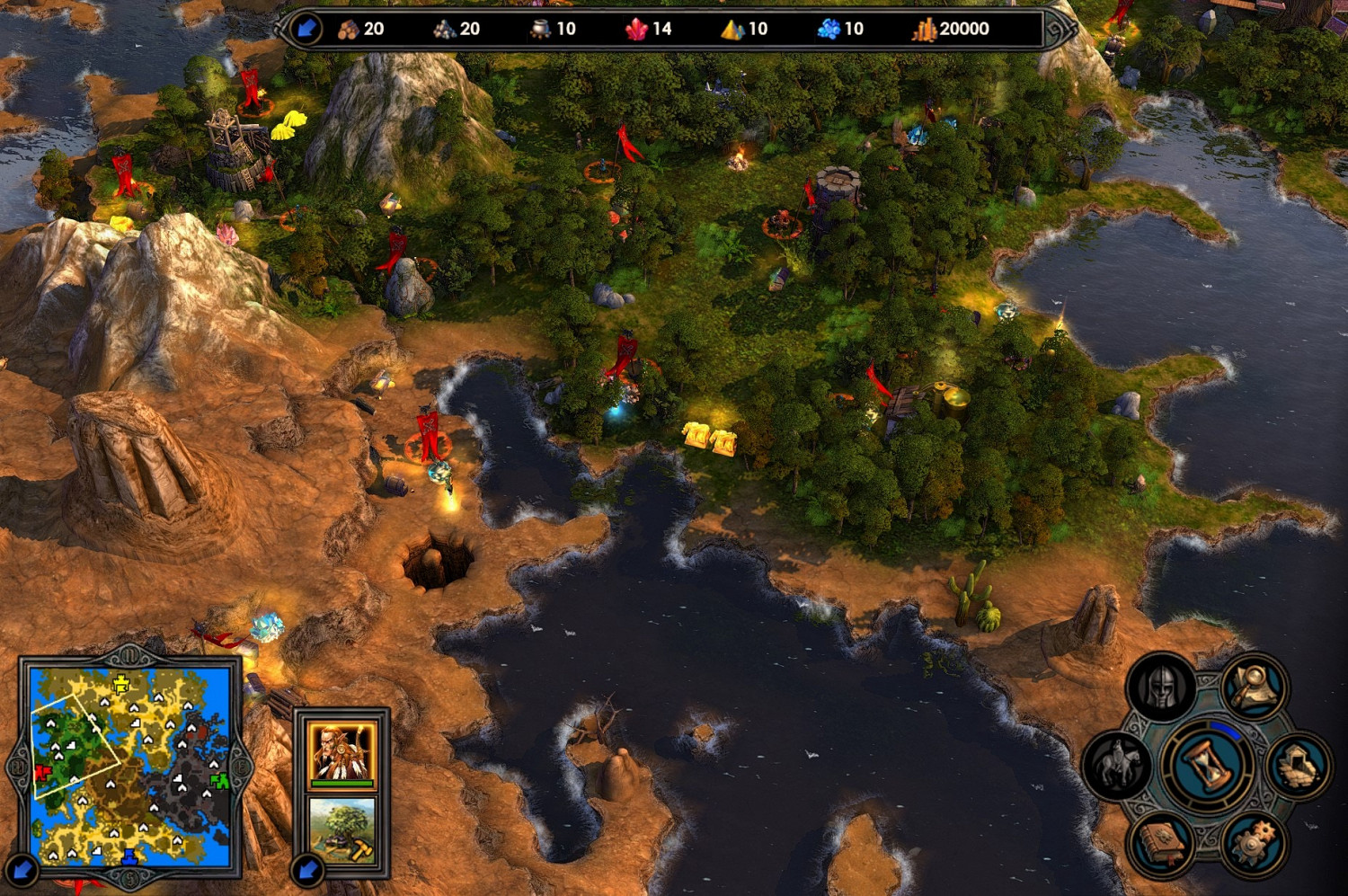Open the spellbook
Screen dimensions: 1348x896
(1162, 844)
